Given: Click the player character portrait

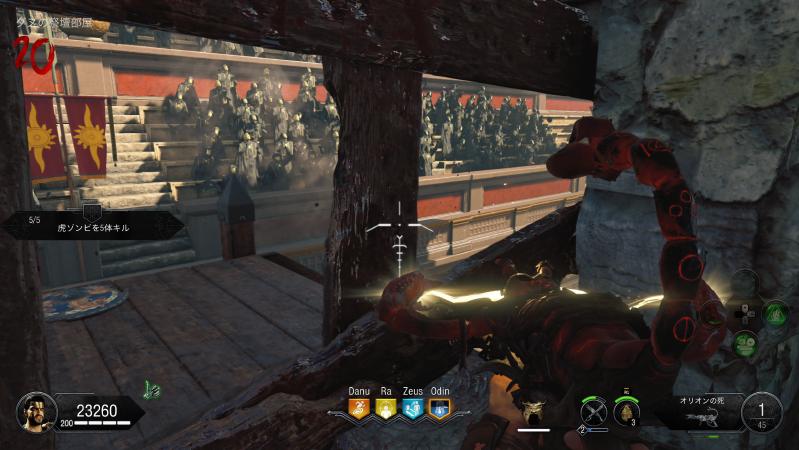Looking at the screenshot, I should click(x=35, y=410).
